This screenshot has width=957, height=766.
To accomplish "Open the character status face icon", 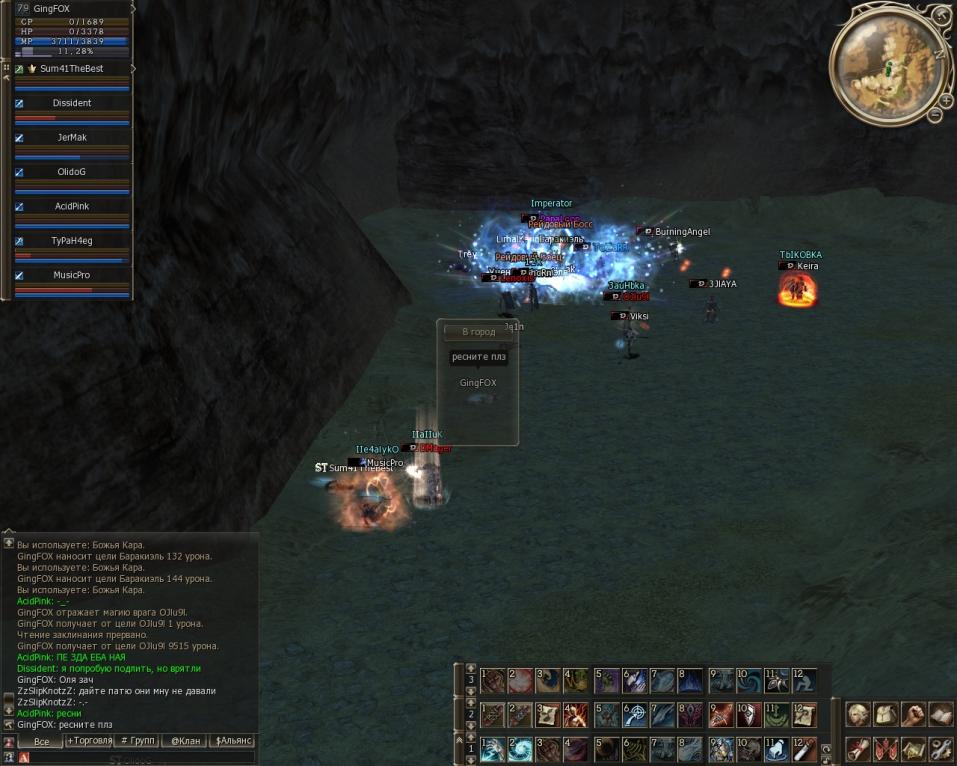I will 857,714.
